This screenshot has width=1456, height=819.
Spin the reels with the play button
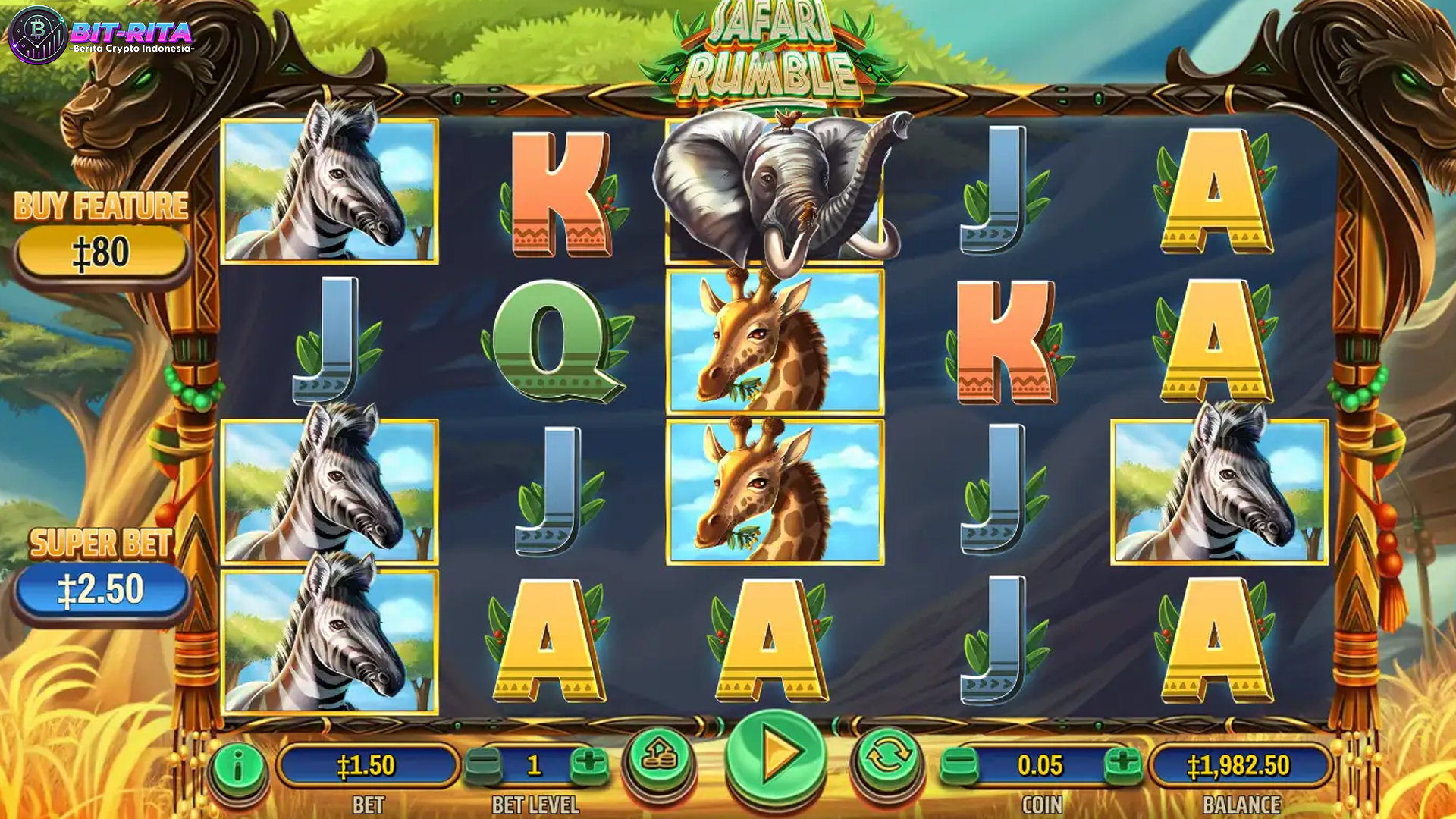coord(776,755)
